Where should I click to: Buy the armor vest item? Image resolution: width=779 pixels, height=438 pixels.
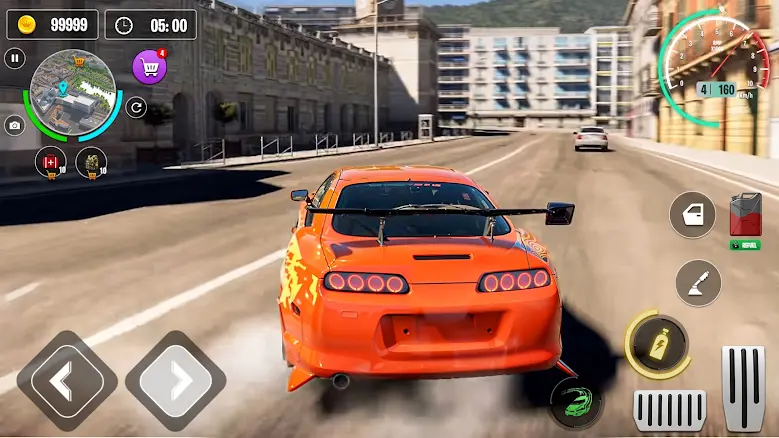pos(92,160)
